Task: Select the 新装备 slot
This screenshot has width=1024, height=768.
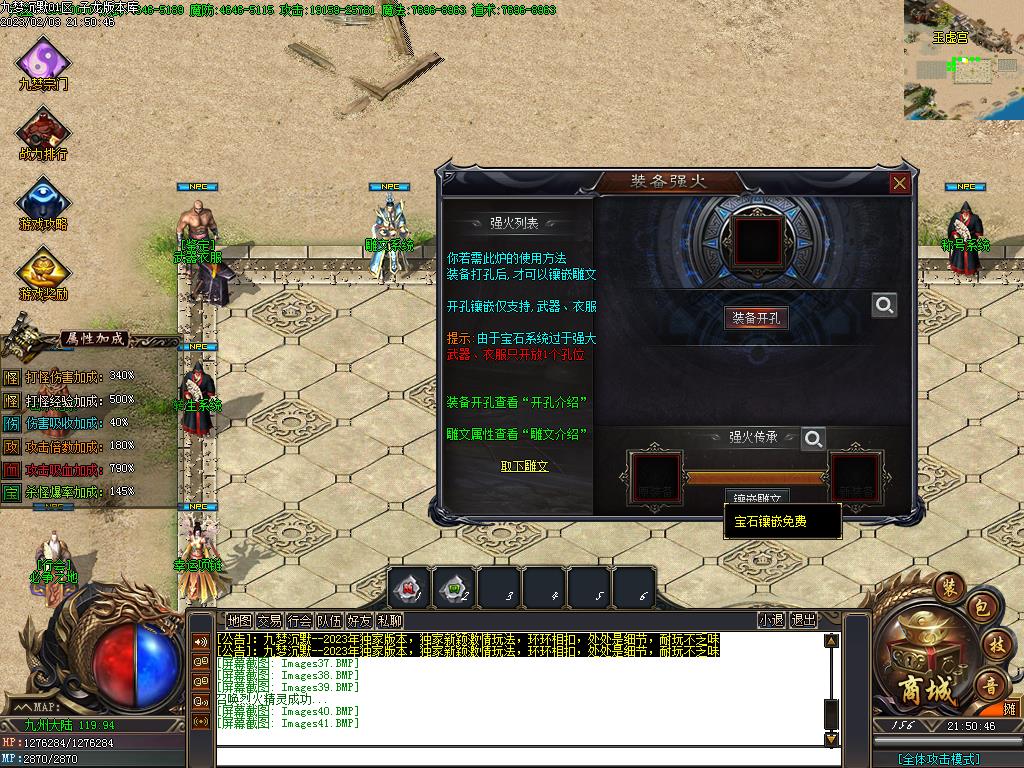Action: pyautogui.click(x=859, y=477)
